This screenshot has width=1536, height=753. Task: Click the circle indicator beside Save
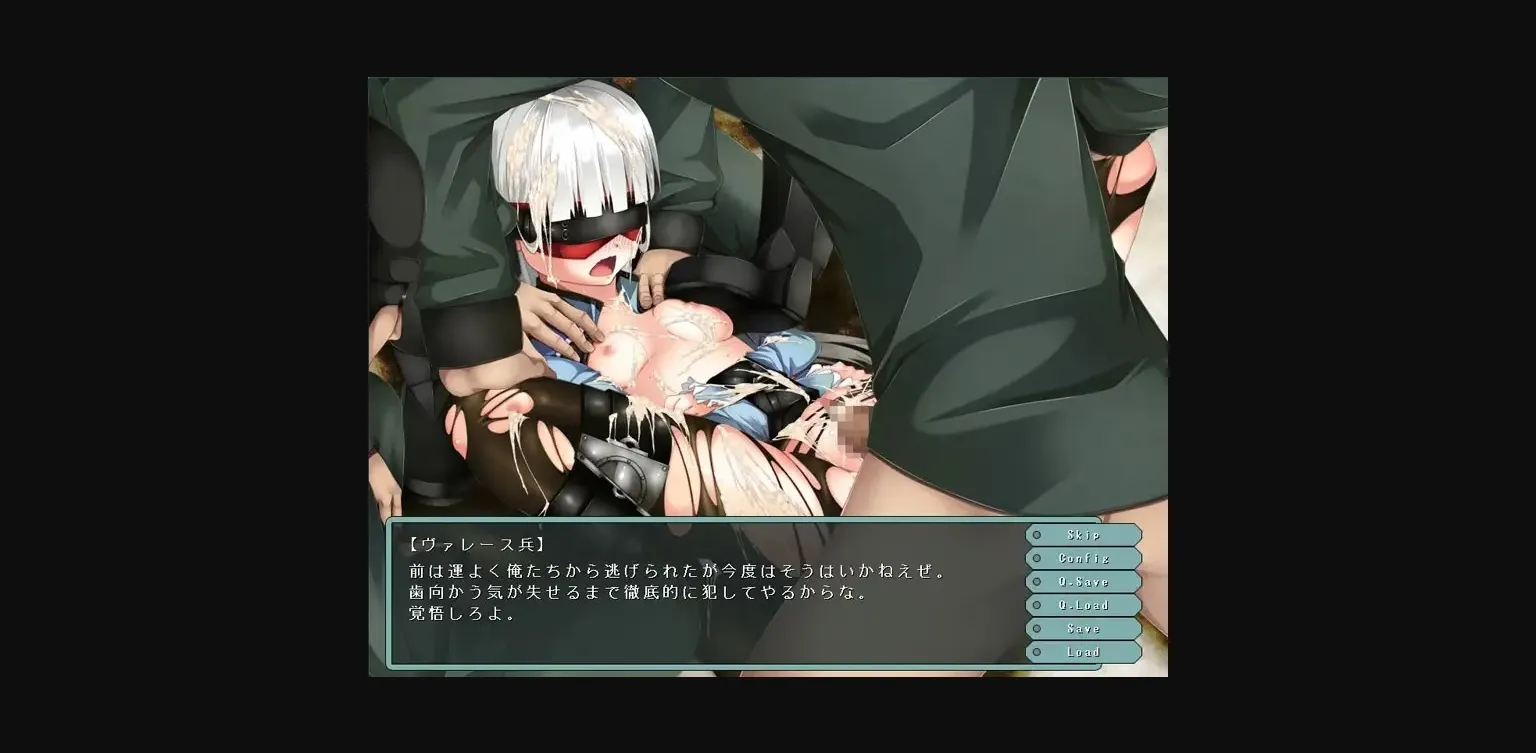[x=1035, y=628]
